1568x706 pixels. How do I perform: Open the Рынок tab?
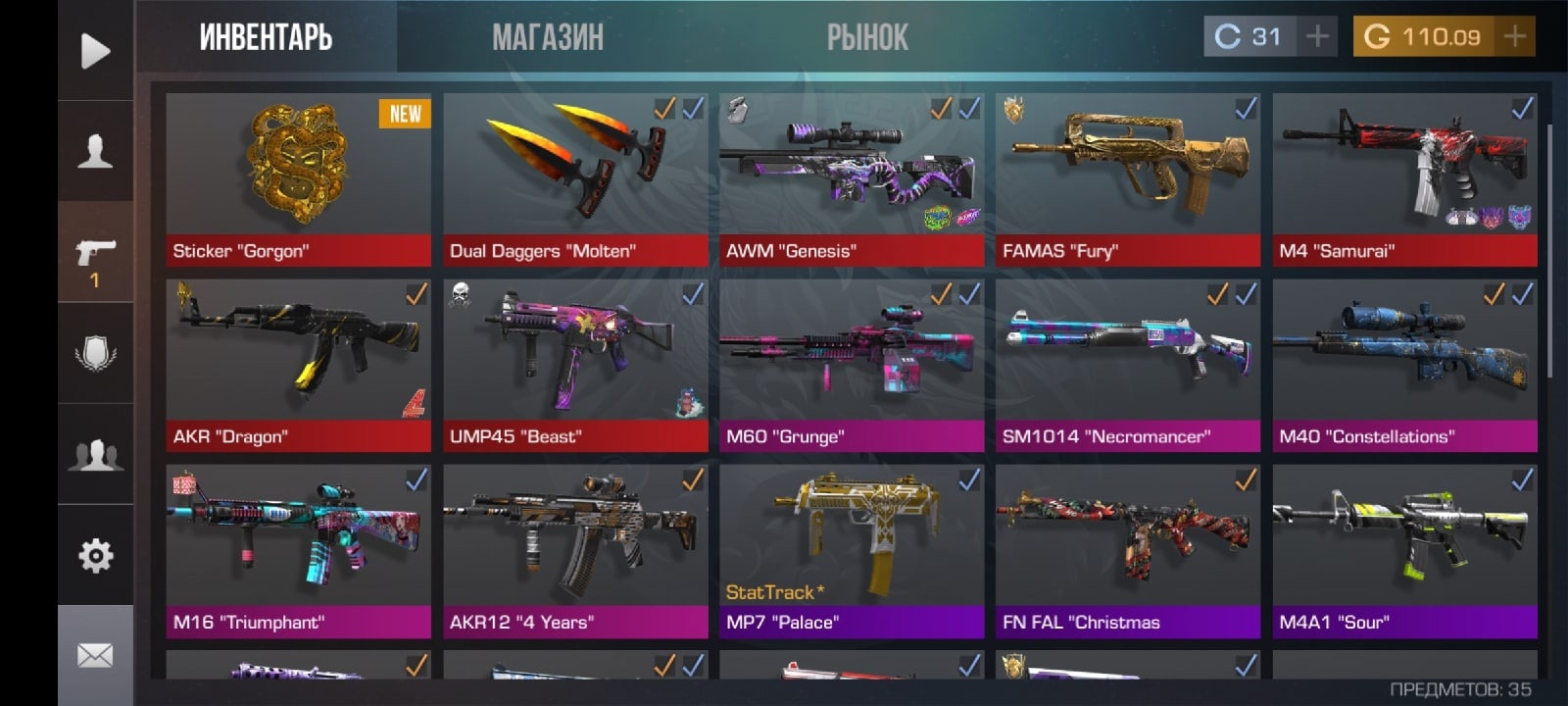pos(867,37)
